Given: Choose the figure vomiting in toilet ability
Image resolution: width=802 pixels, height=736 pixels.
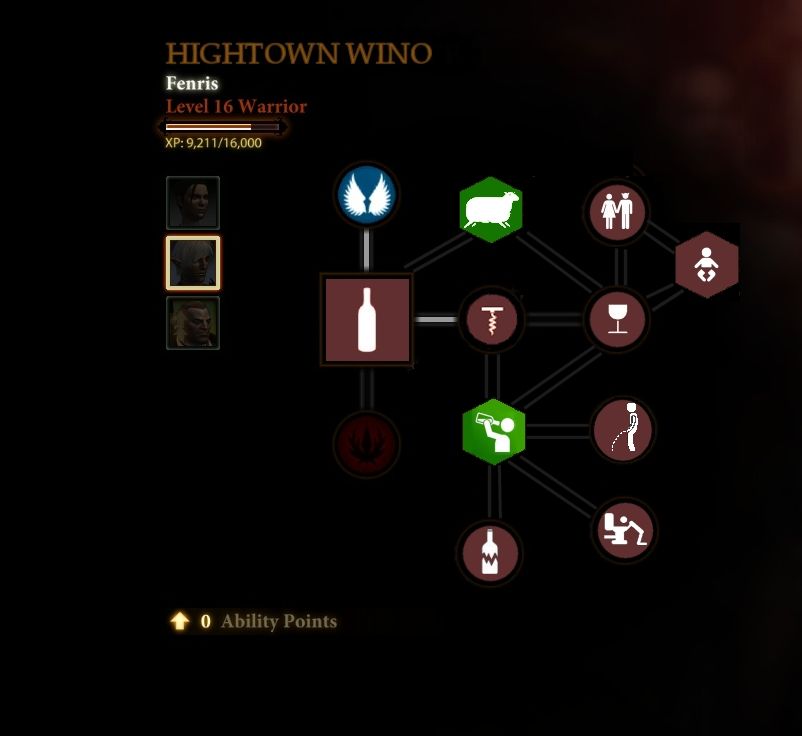Looking at the screenshot, I should click(x=624, y=530).
